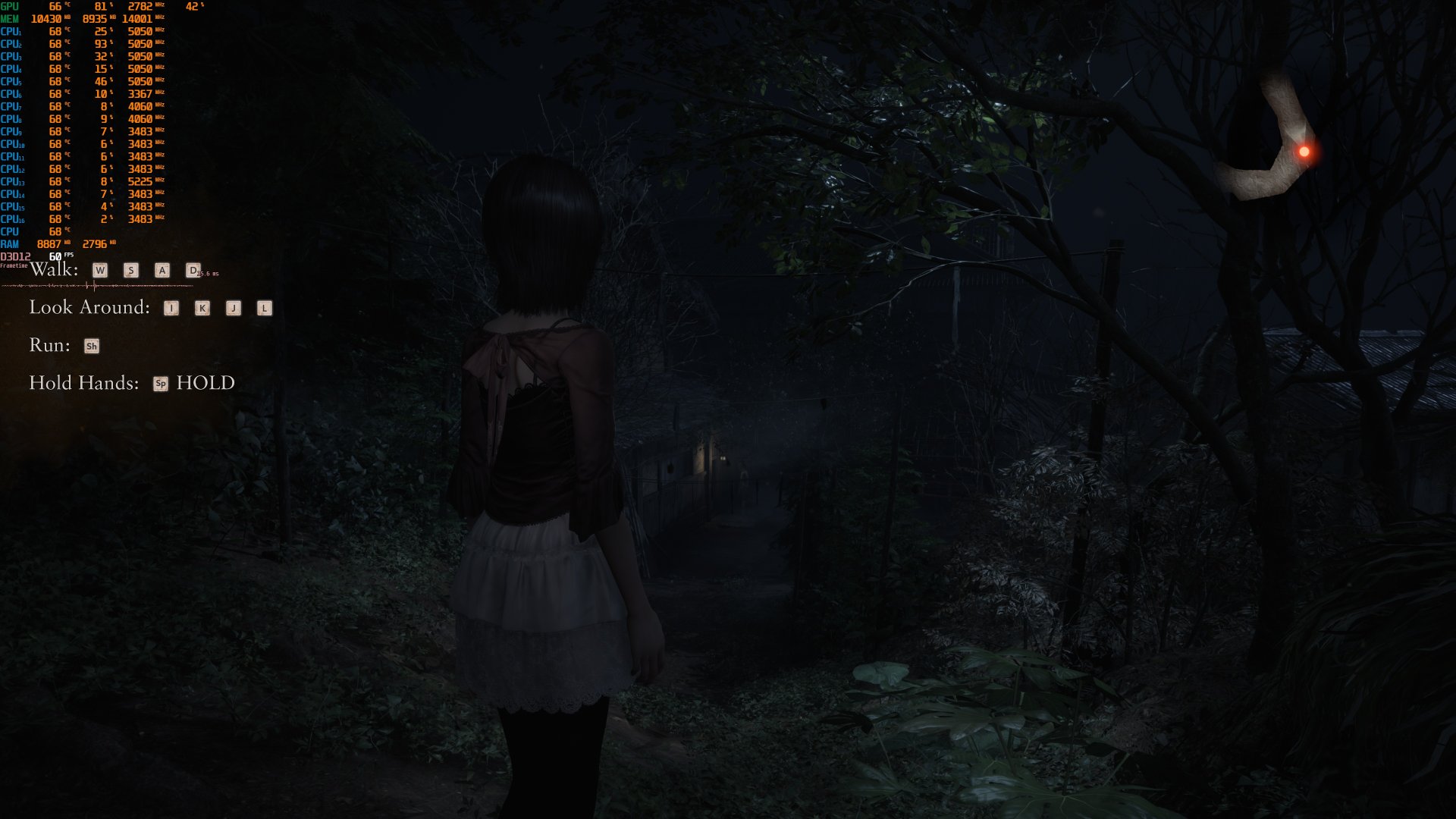
Task: Click the MEM 10430 MB usage value
Action: (48, 18)
